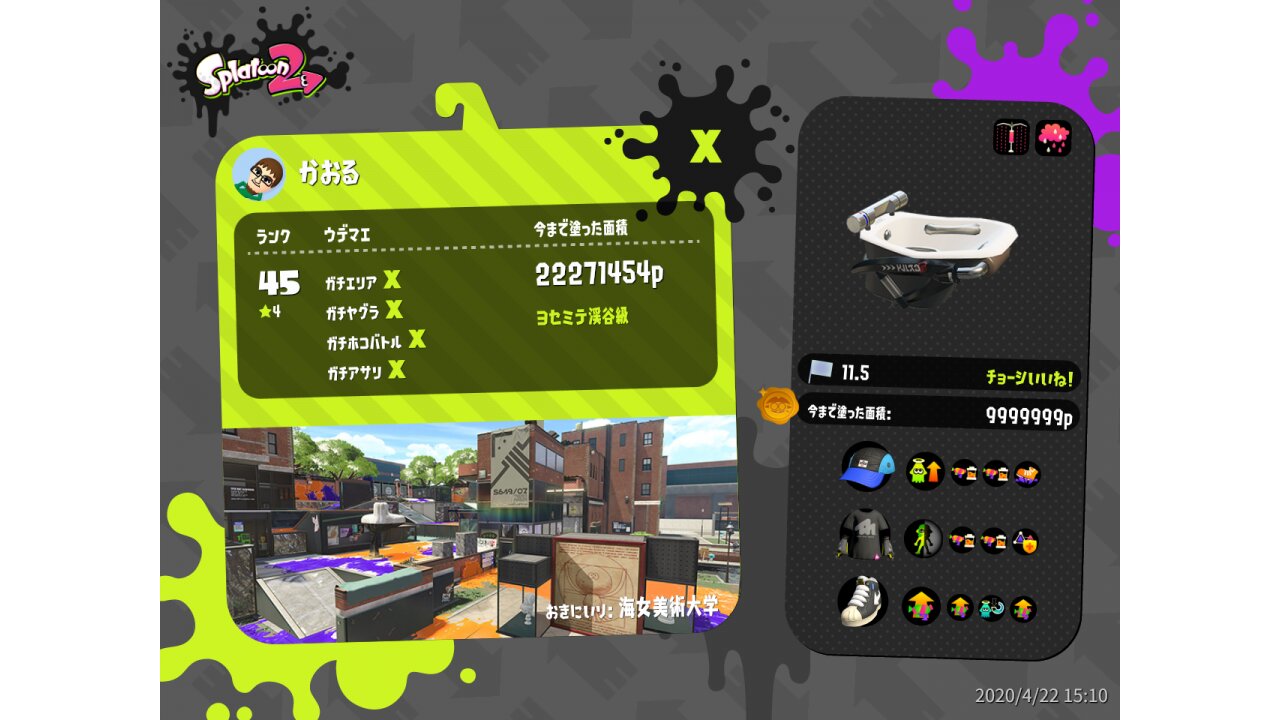Image resolution: width=1280 pixels, height=720 pixels.
Task: Click the white flag freshness icon
Action: click(821, 372)
